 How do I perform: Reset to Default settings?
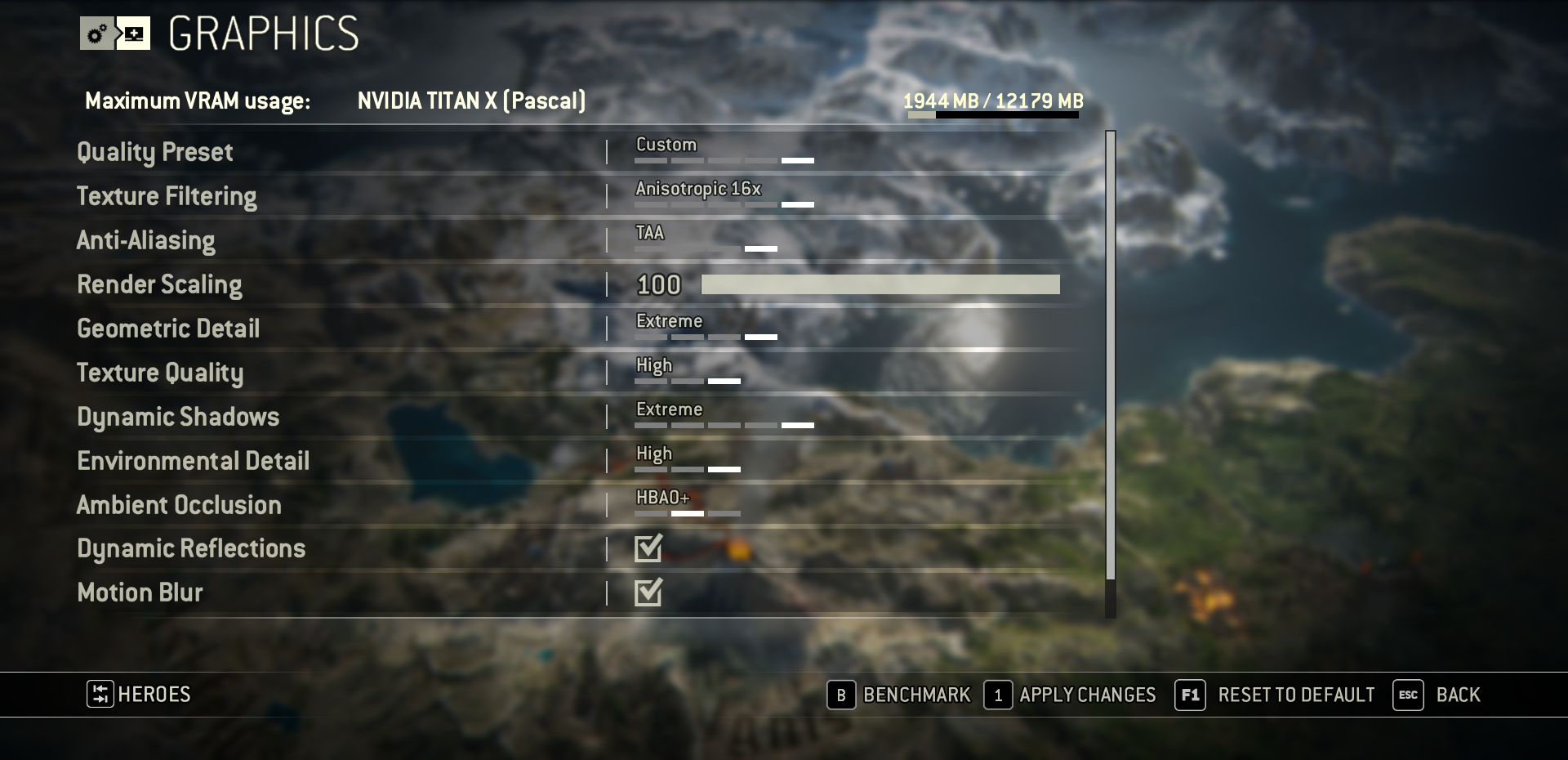(x=1276, y=695)
